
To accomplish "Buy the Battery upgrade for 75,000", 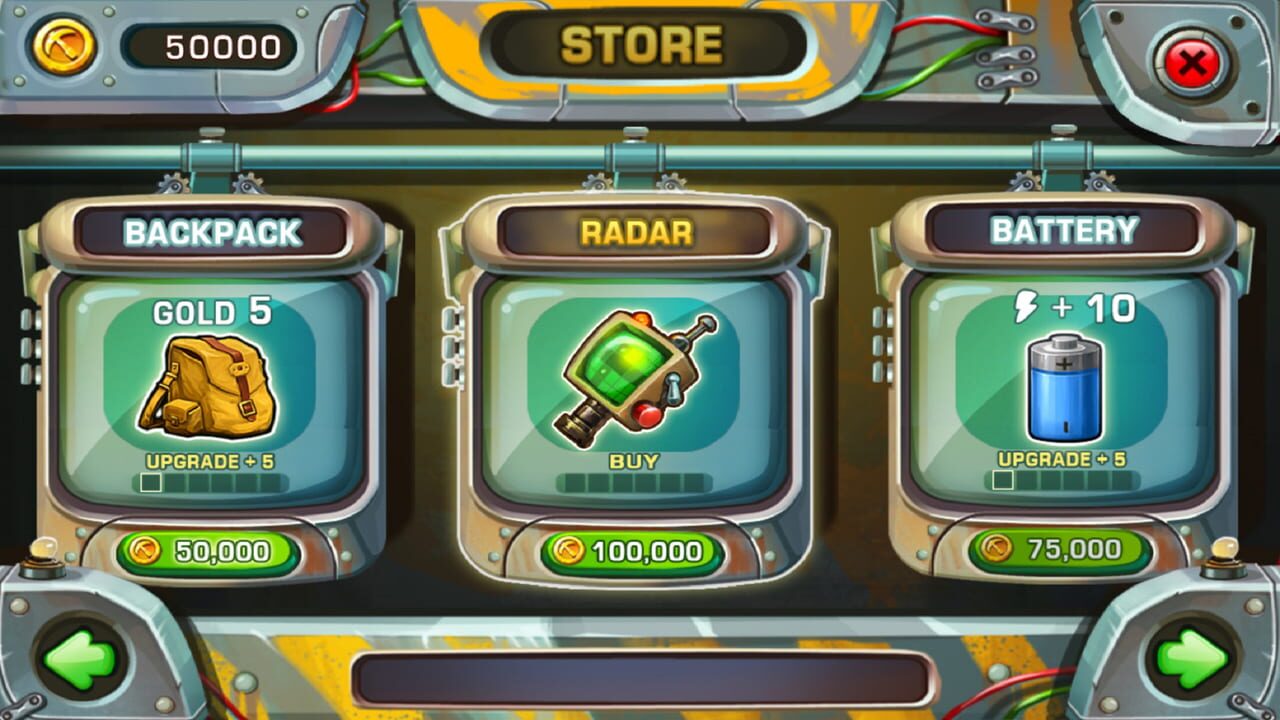I will [x=1063, y=548].
